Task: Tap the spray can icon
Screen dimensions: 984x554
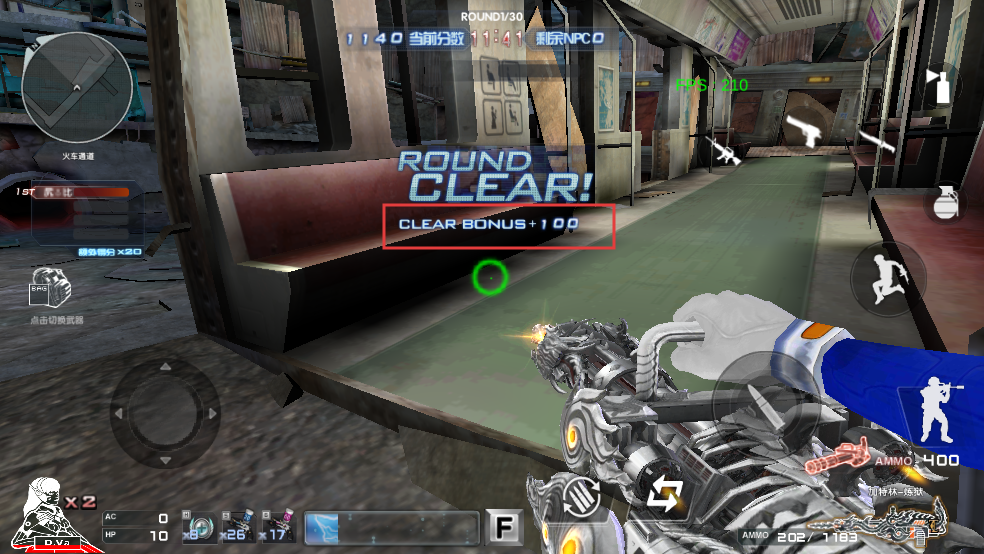Action: [x=939, y=85]
